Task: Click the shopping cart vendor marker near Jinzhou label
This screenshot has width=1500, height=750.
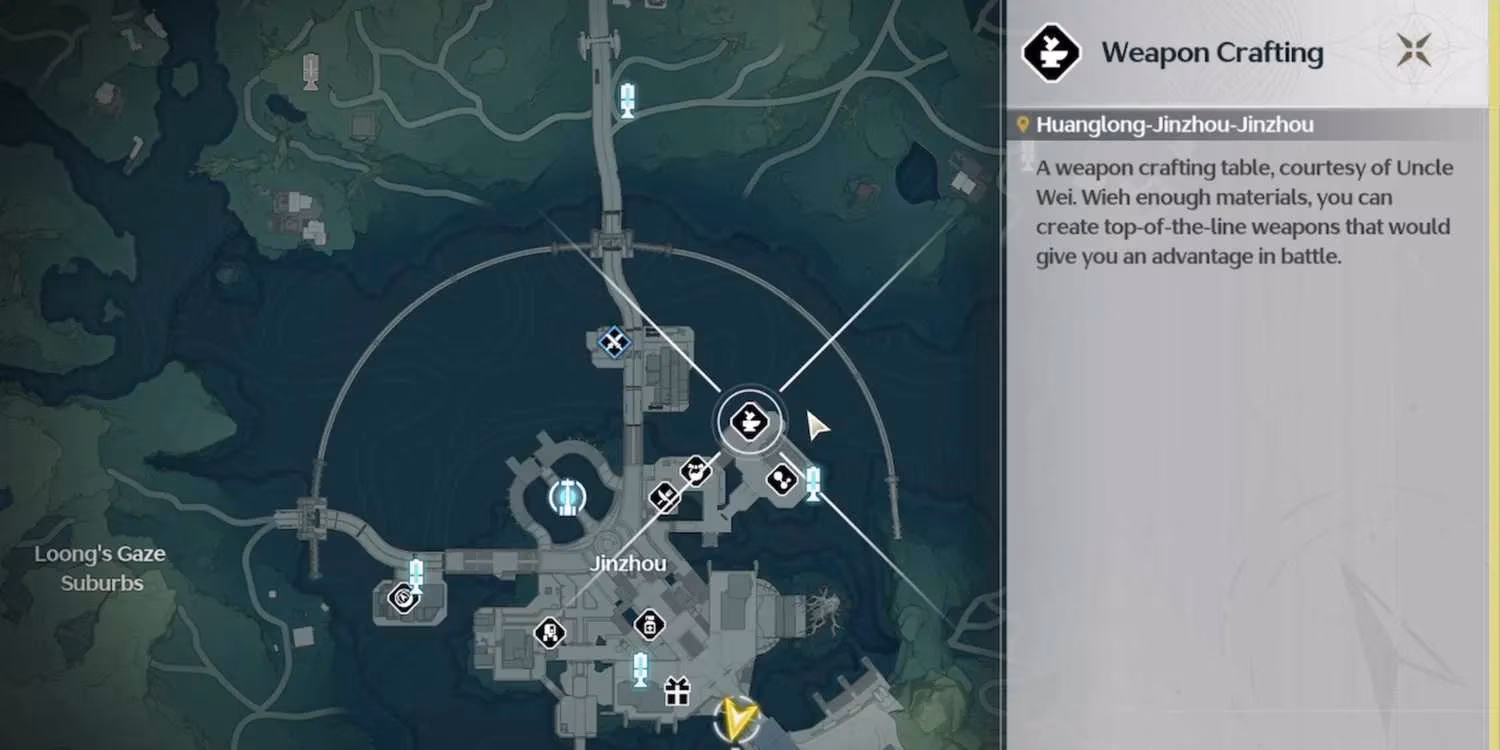Action: [x=552, y=632]
